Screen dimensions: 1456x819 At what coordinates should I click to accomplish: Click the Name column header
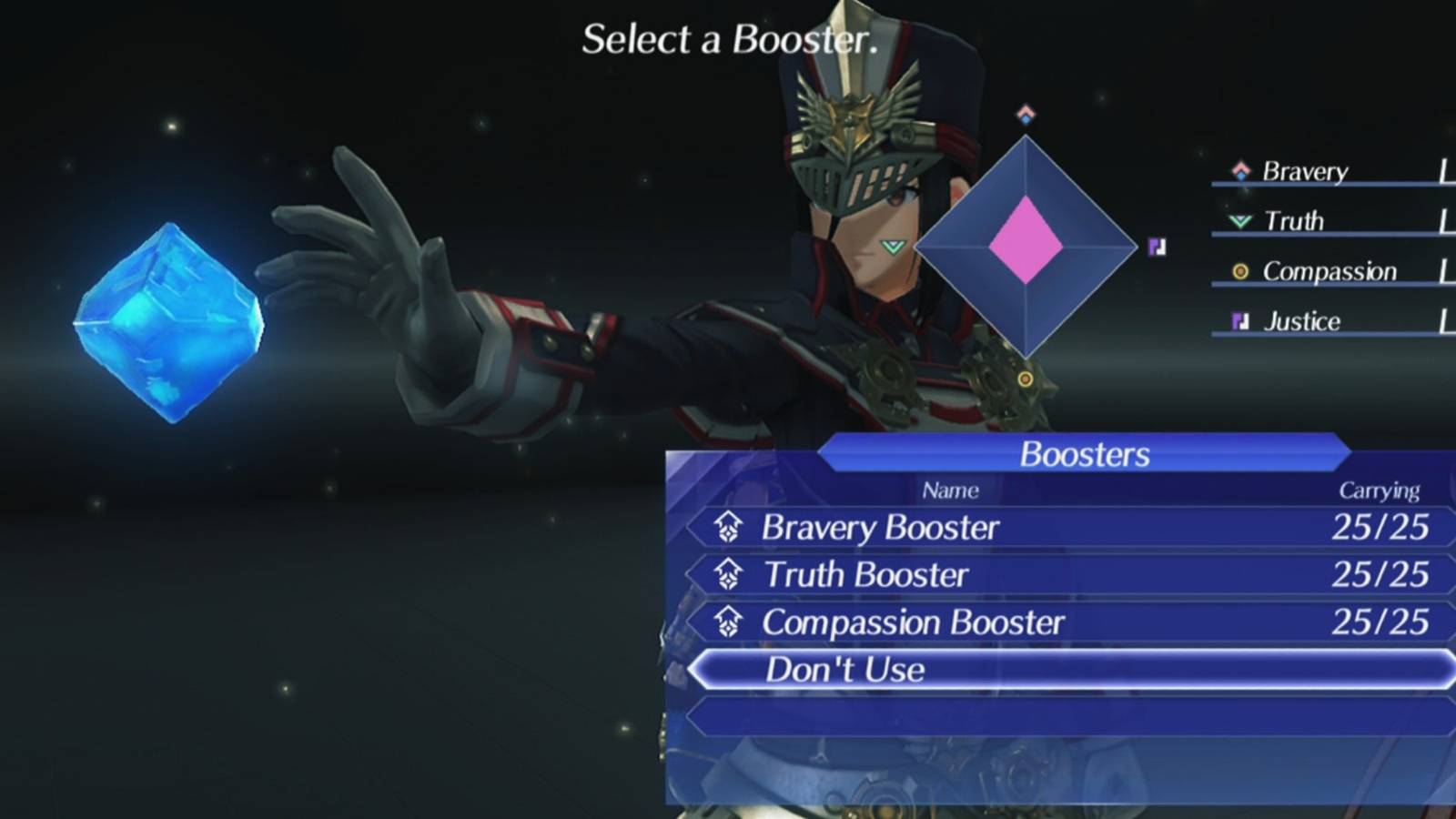click(x=950, y=490)
